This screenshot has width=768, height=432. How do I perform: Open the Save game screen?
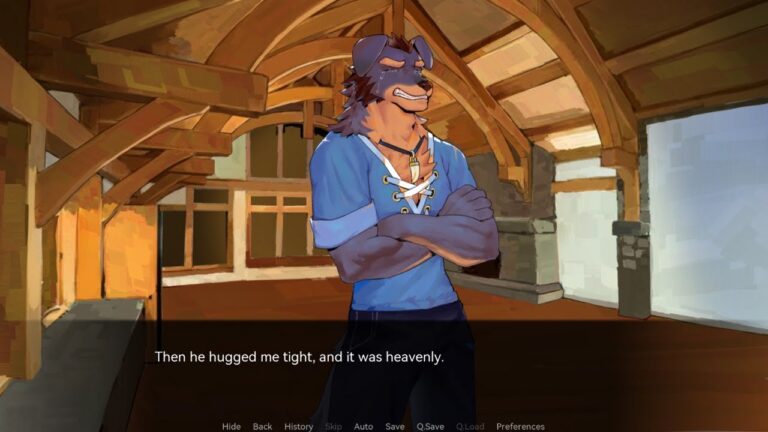tap(395, 426)
